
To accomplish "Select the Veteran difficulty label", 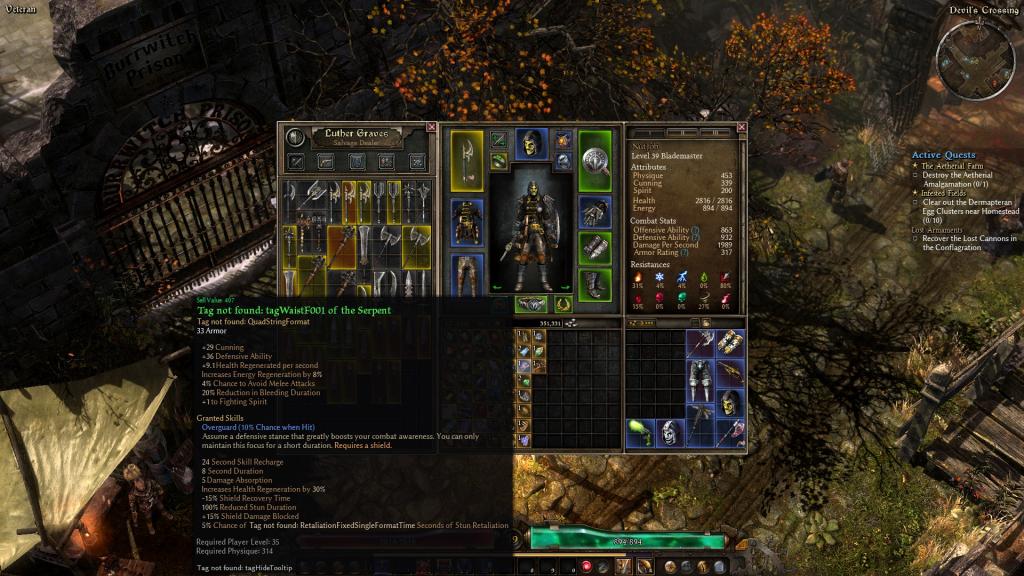I will (x=20, y=9).
